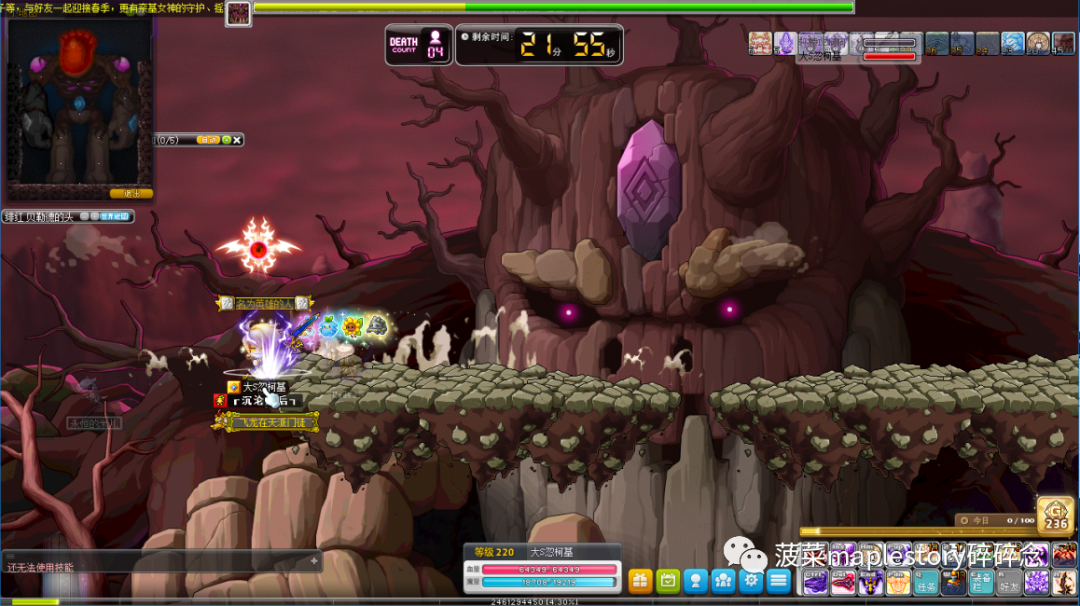Select the light-blue lion buff icon
The height and width of the screenshot is (606, 1080).
(1013, 43)
